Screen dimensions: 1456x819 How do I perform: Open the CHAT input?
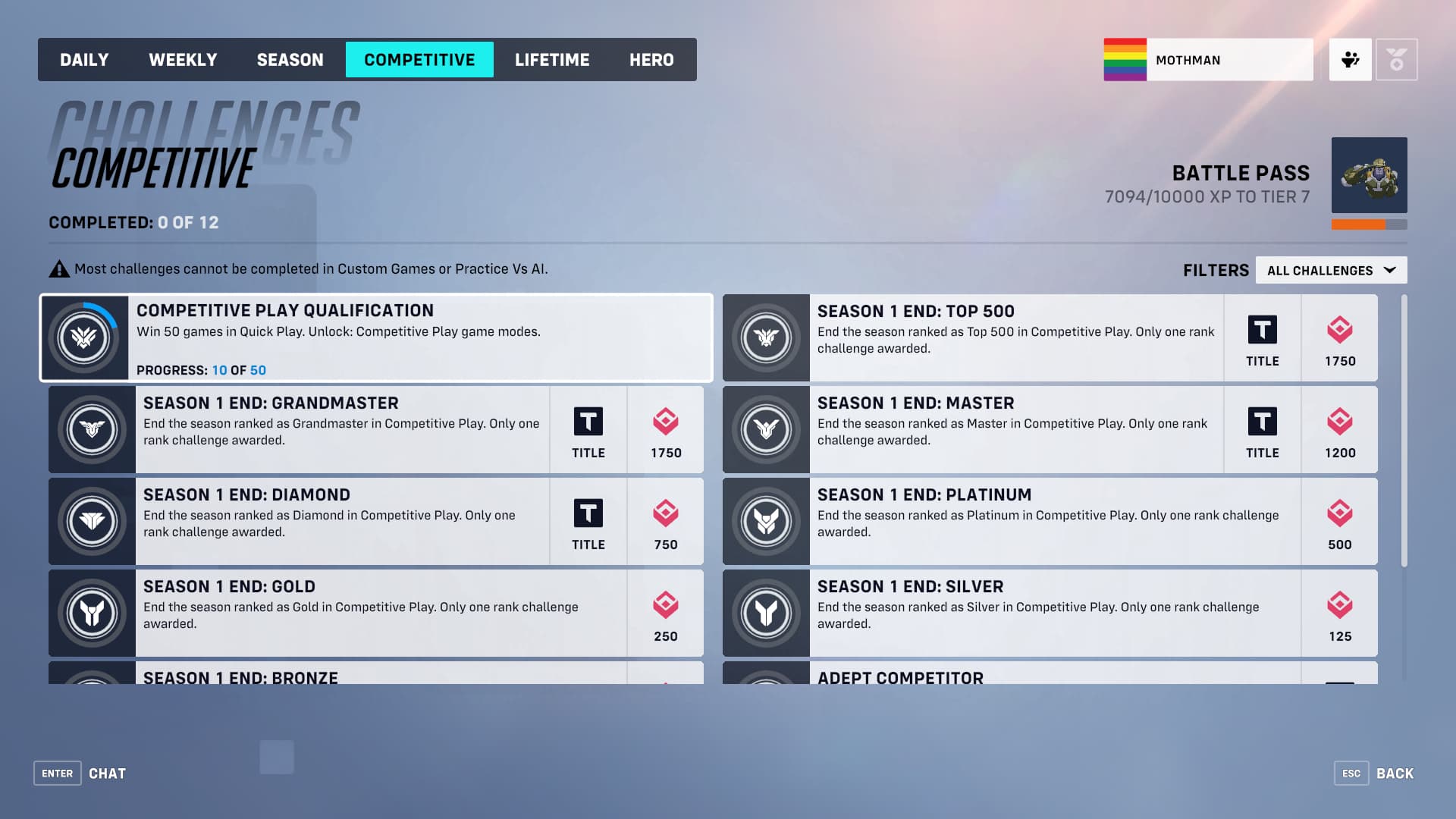point(107,773)
